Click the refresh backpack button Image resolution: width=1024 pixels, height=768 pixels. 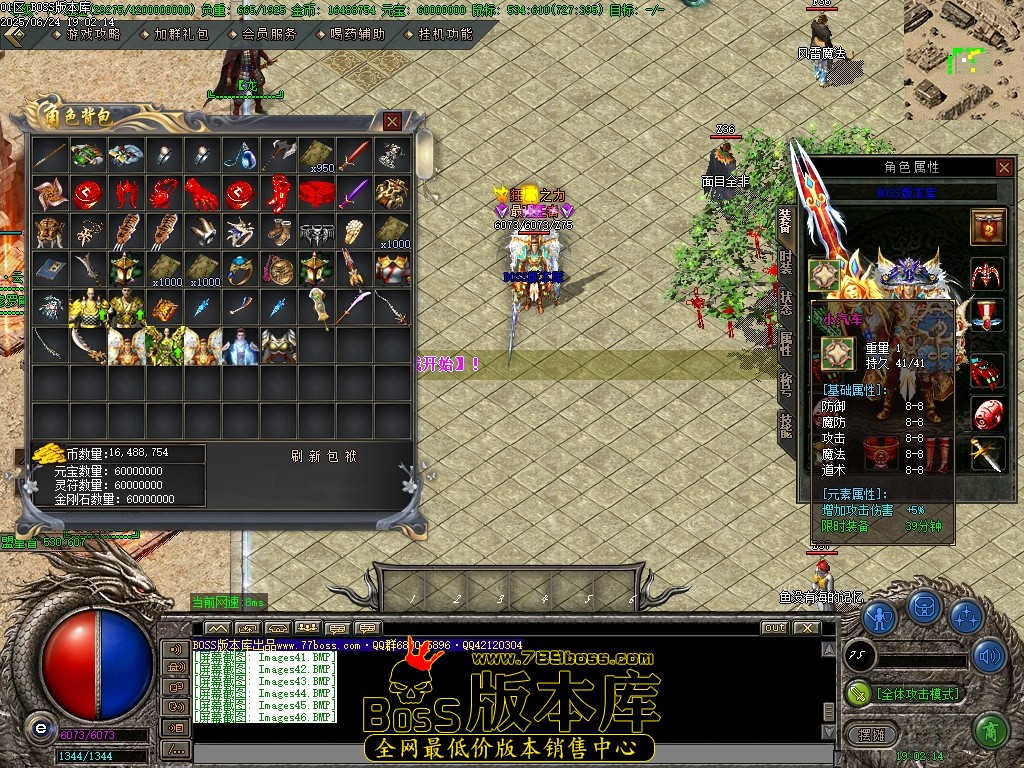click(324, 456)
